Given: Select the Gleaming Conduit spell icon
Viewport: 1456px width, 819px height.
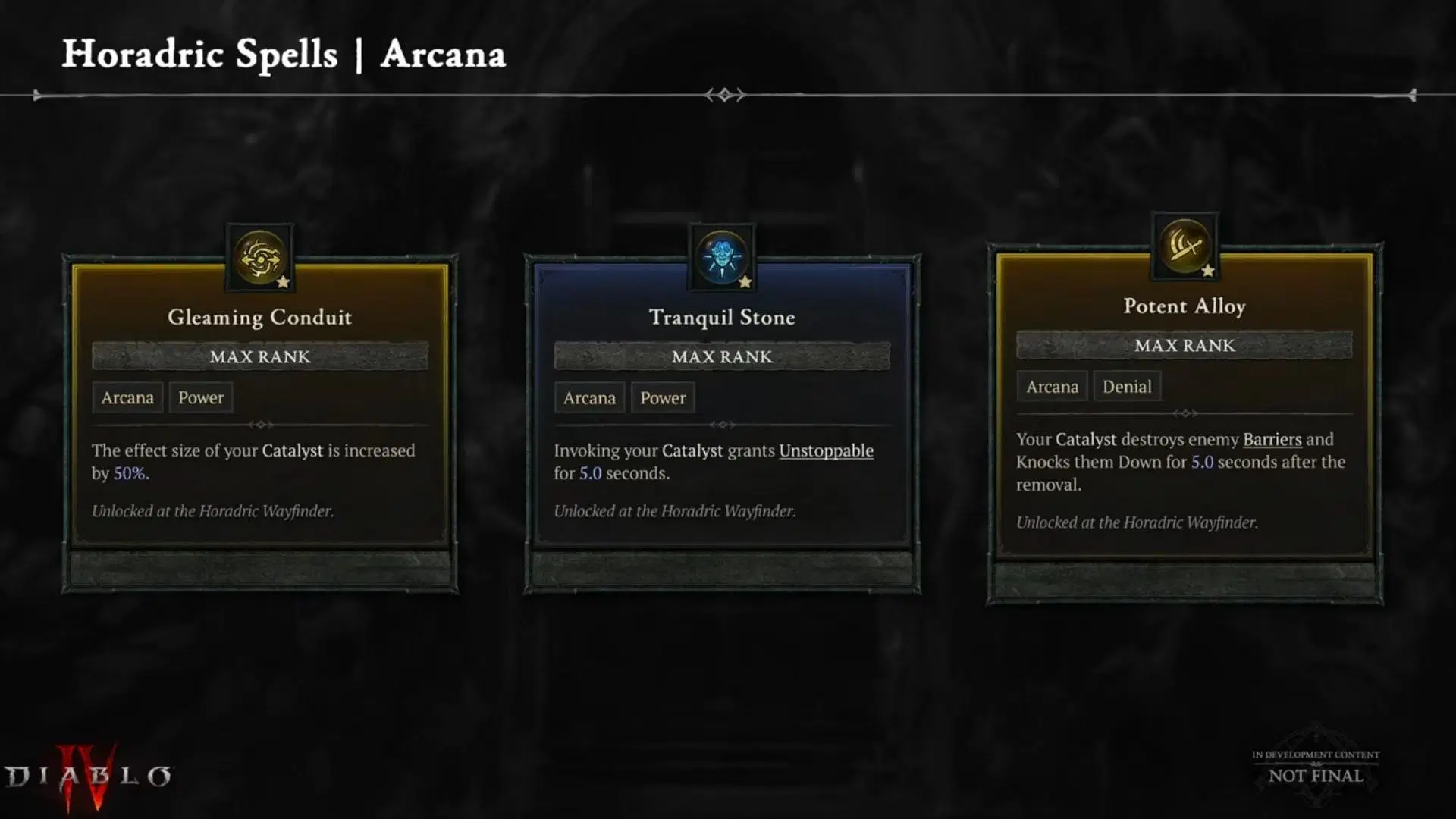Looking at the screenshot, I should pyautogui.click(x=259, y=256).
